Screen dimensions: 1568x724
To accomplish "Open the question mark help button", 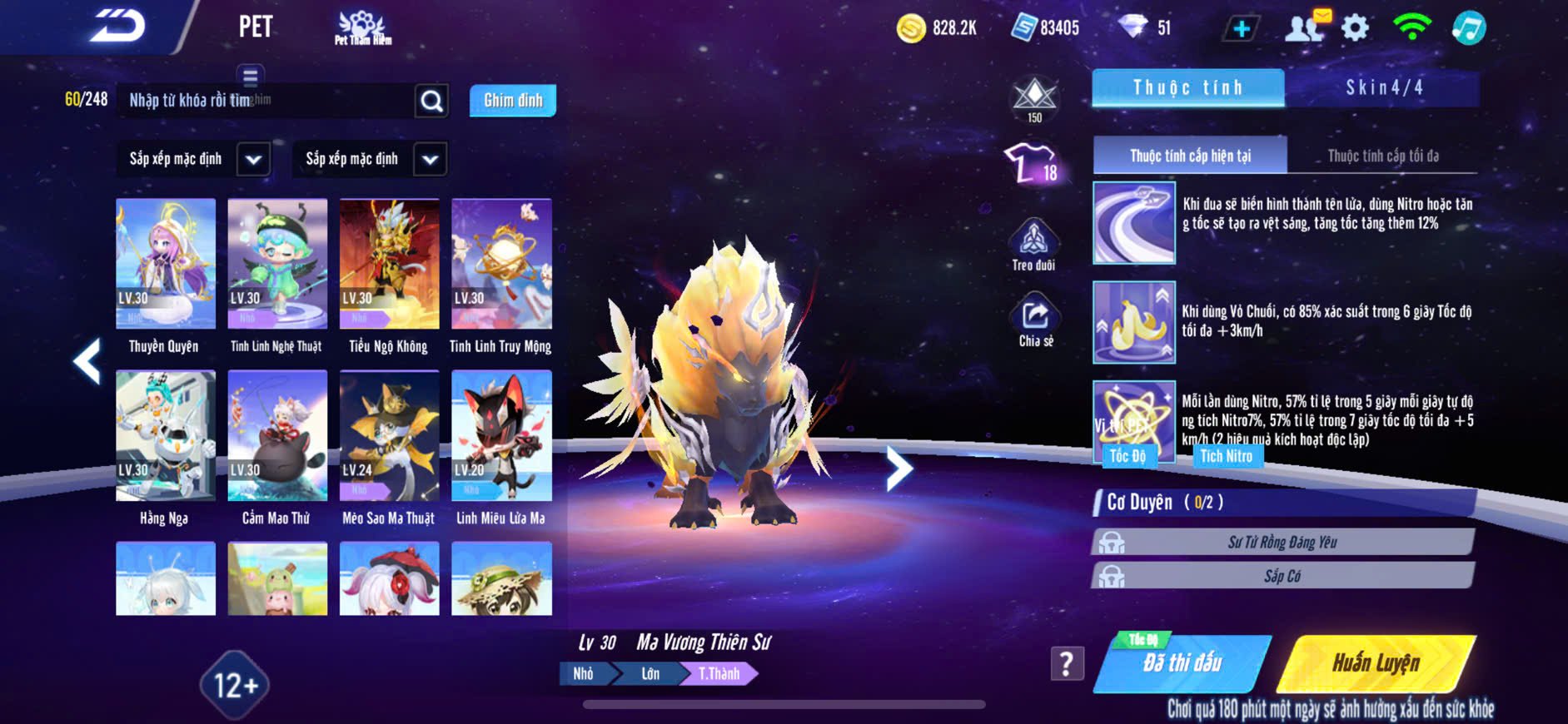I will (1067, 663).
